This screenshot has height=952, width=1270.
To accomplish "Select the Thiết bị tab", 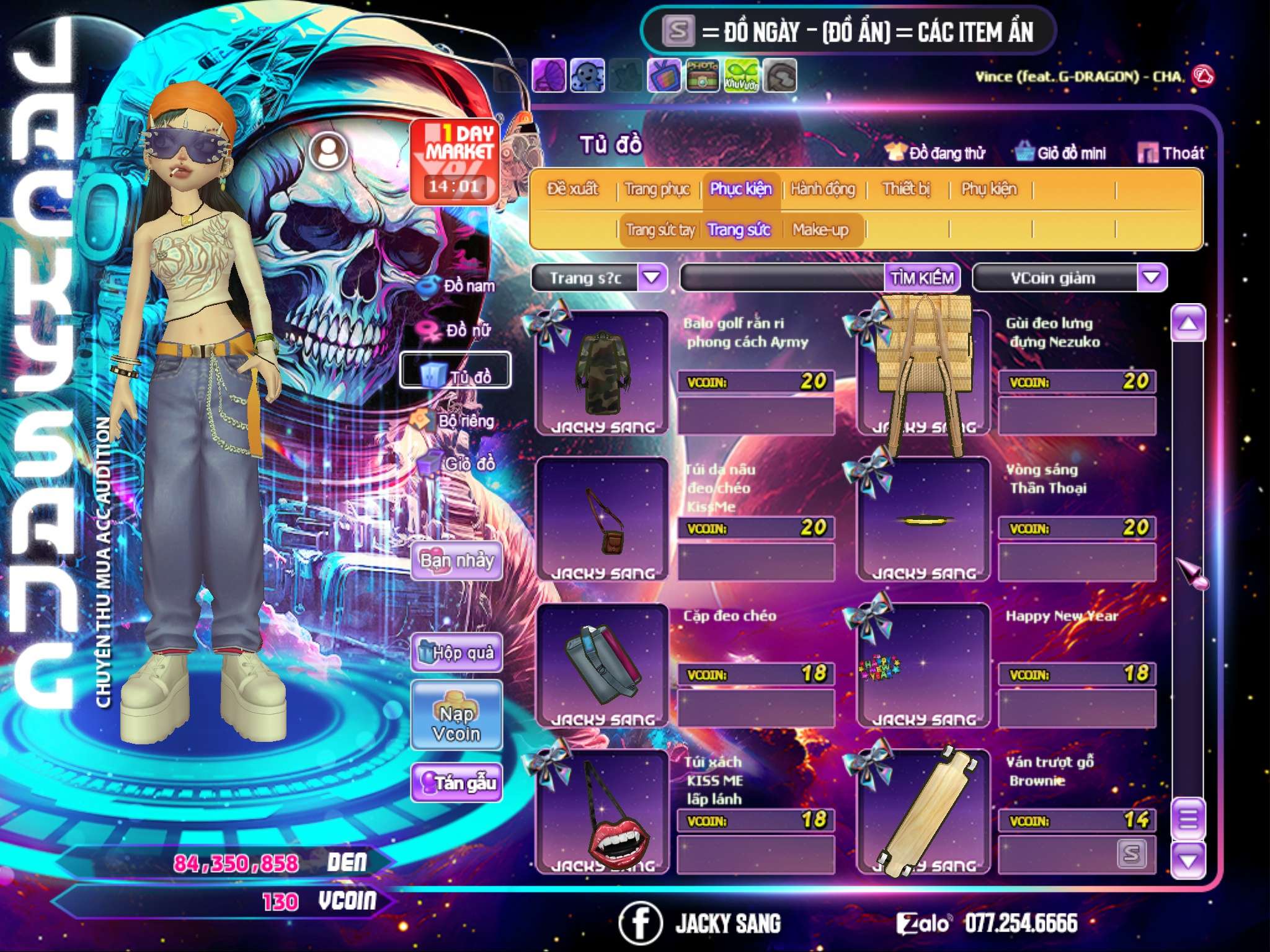I will (x=906, y=188).
